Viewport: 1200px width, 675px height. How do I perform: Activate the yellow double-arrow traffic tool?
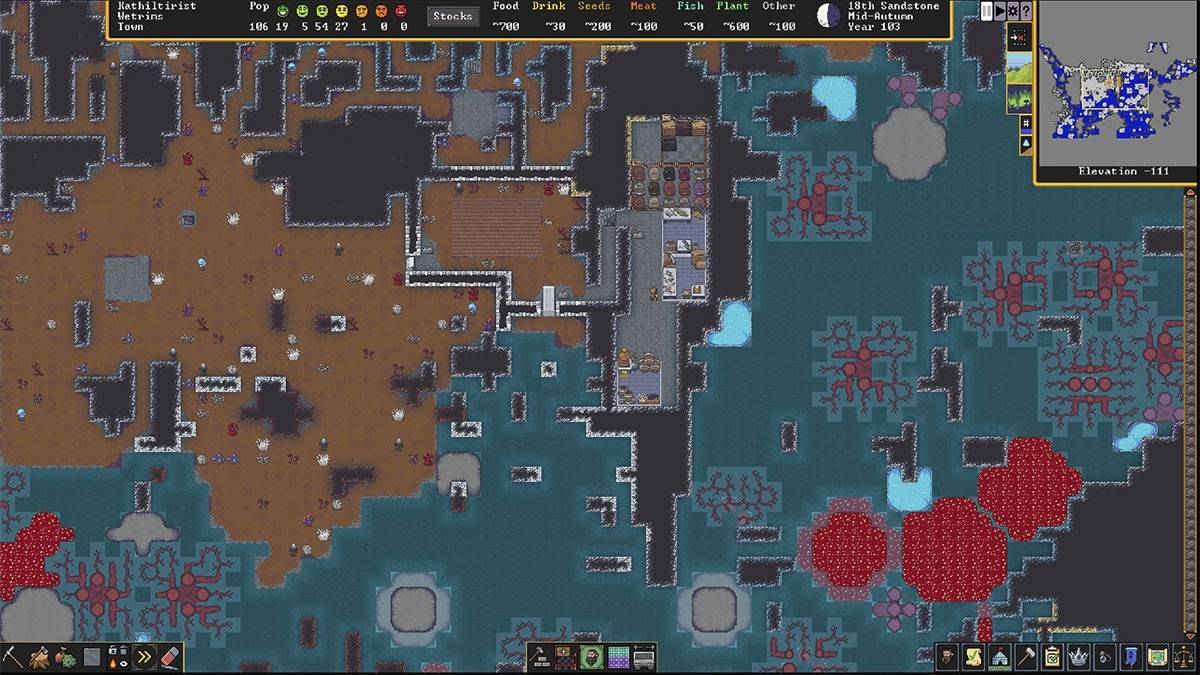(144, 657)
